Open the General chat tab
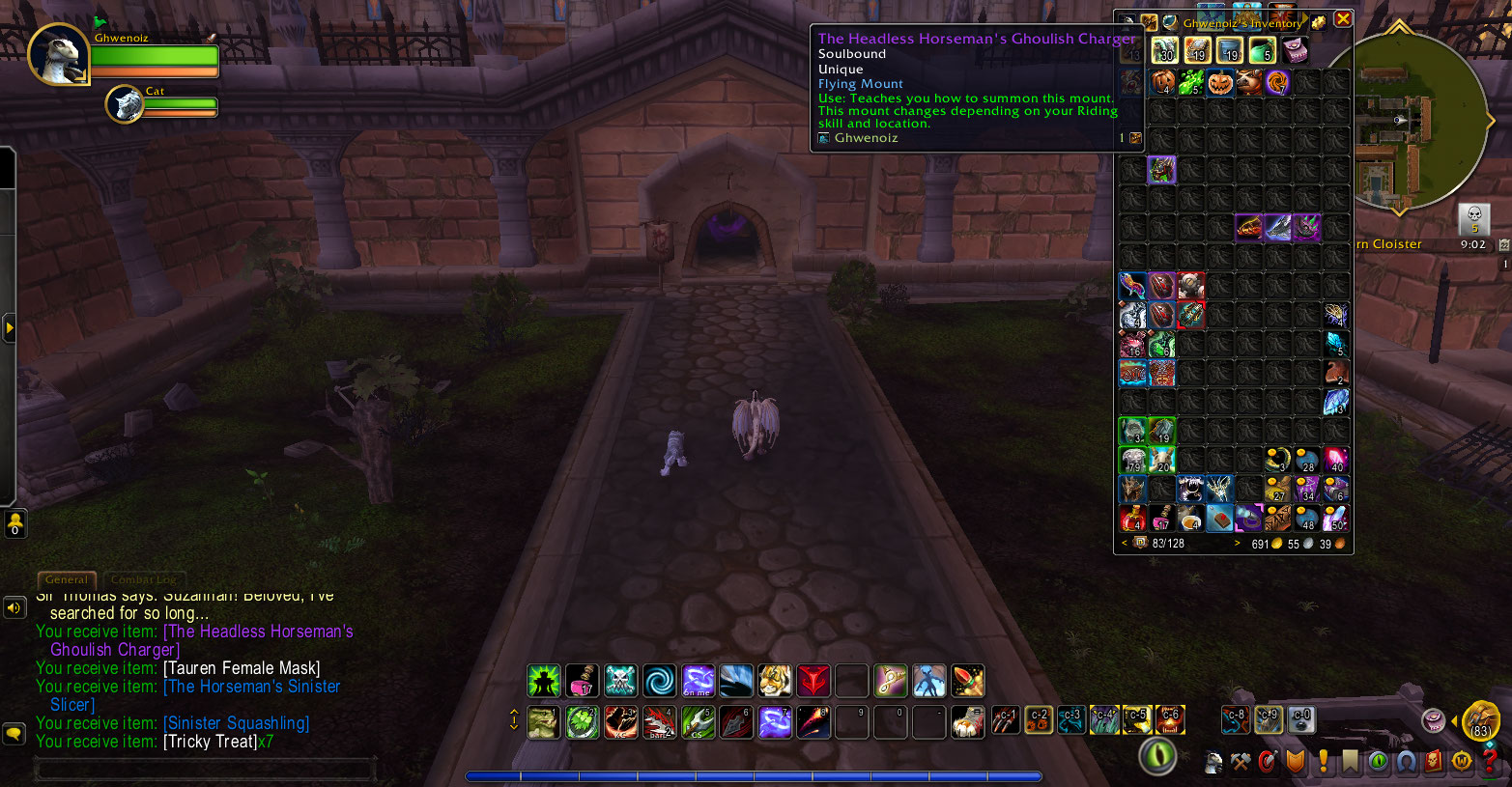Viewport: 1512px width, 787px height. click(x=67, y=579)
